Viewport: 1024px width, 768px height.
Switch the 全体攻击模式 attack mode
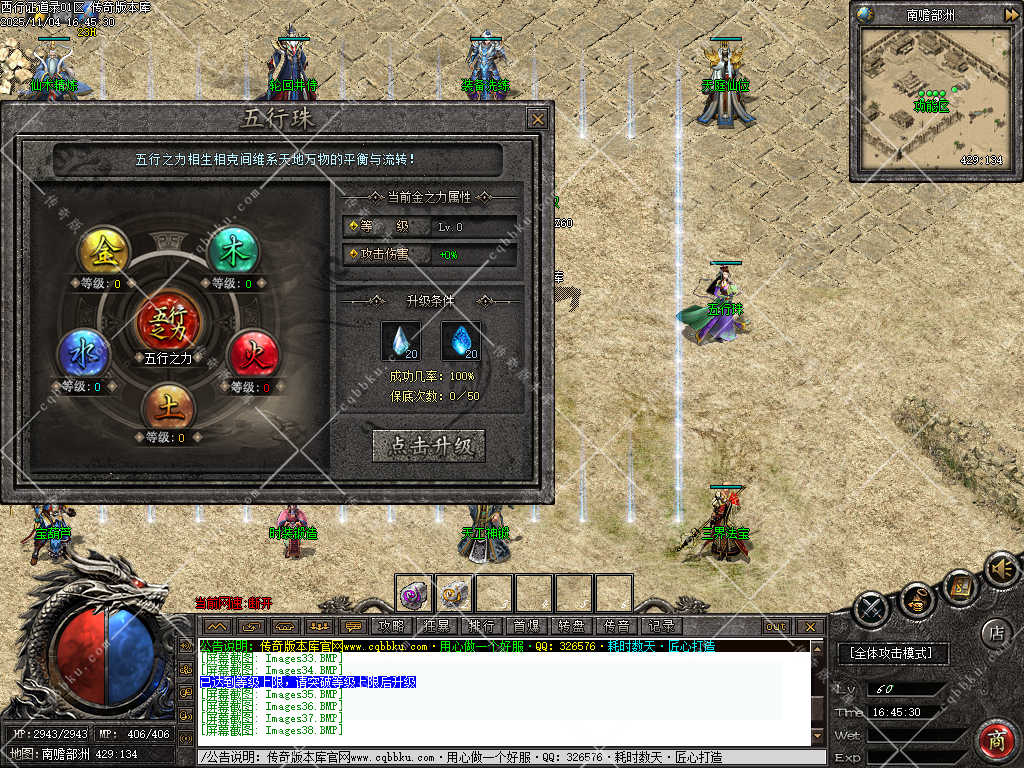pyautogui.click(x=891, y=653)
